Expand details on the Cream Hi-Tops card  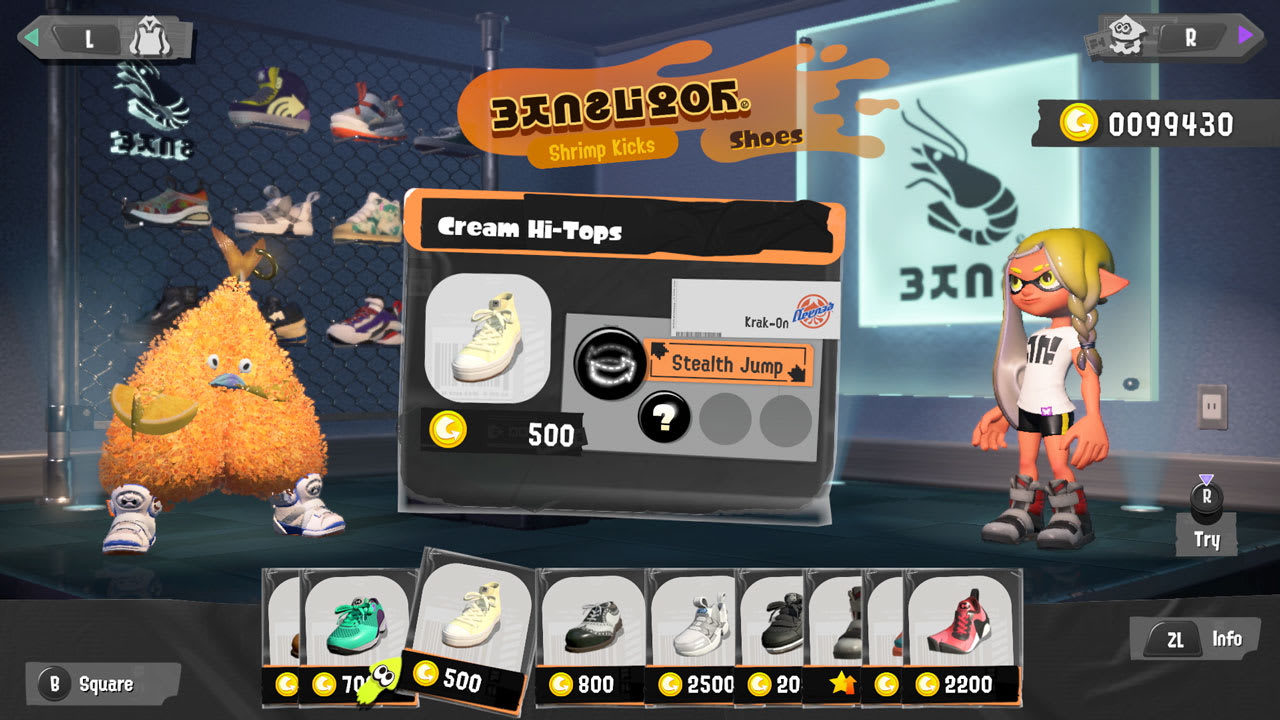(533, 227)
